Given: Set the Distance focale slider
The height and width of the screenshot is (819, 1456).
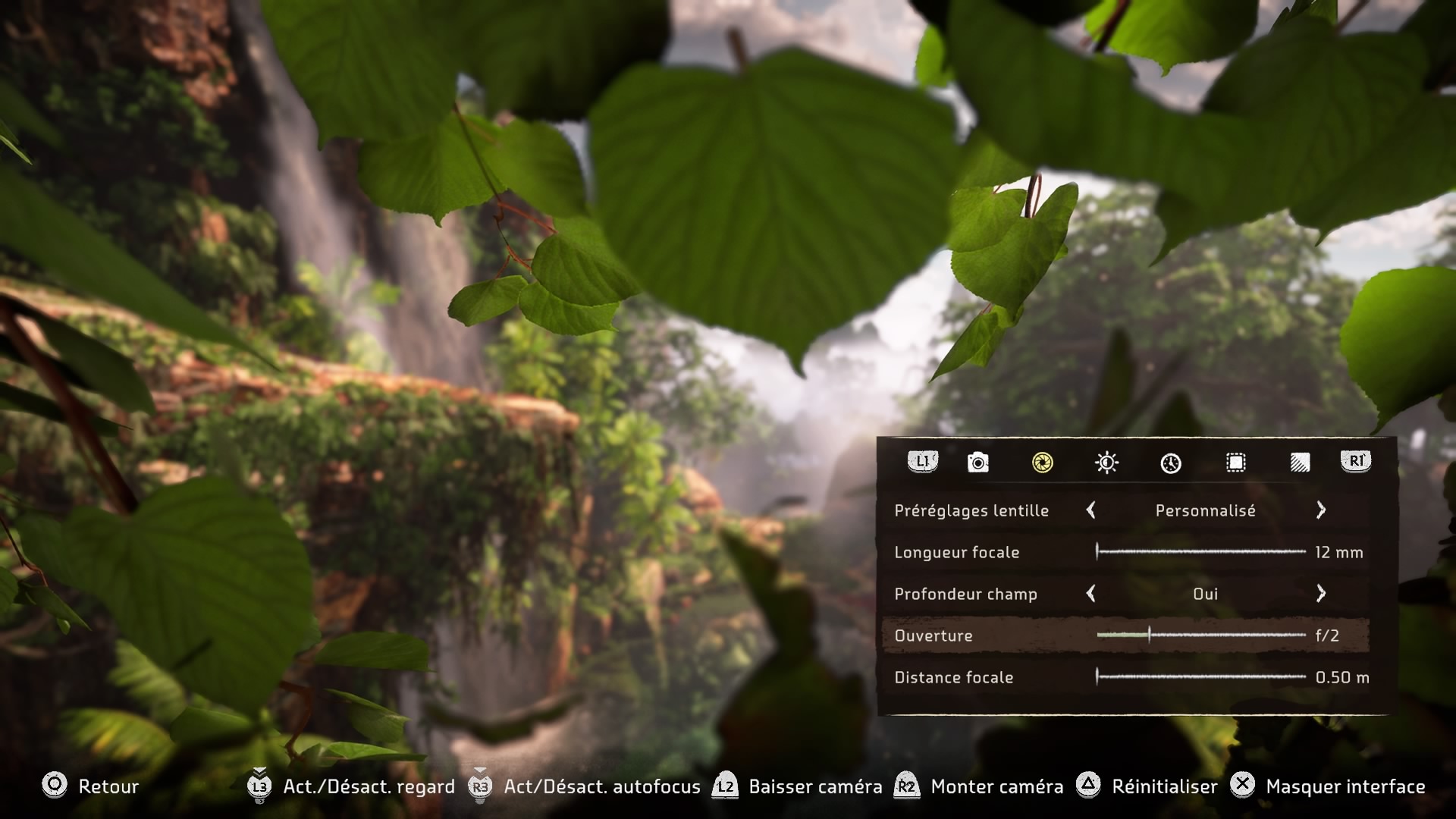Looking at the screenshot, I should [1201, 677].
